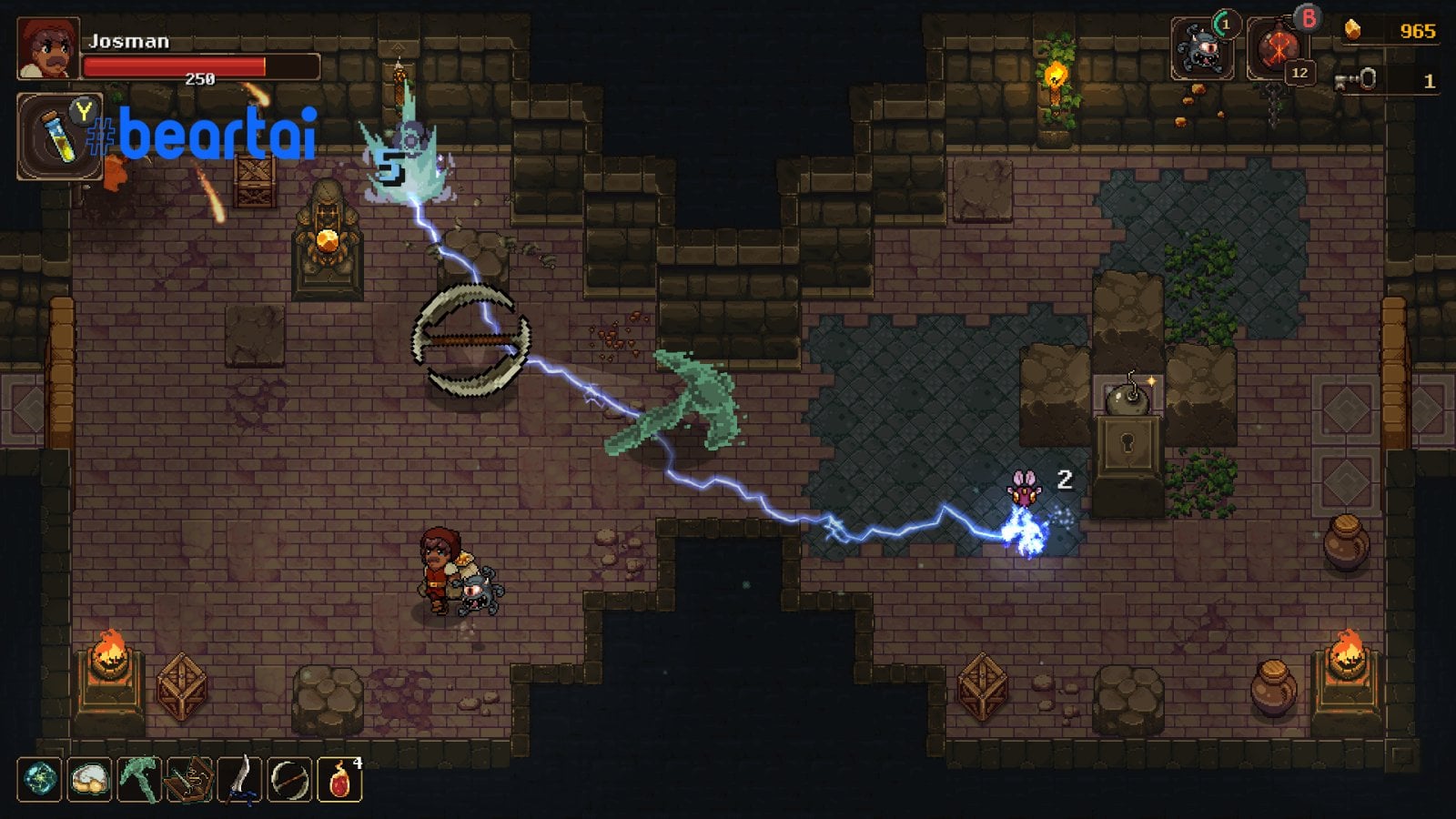Choose the green pickaxe relic slot
The image size is (1456, 819).
[139, 780]
